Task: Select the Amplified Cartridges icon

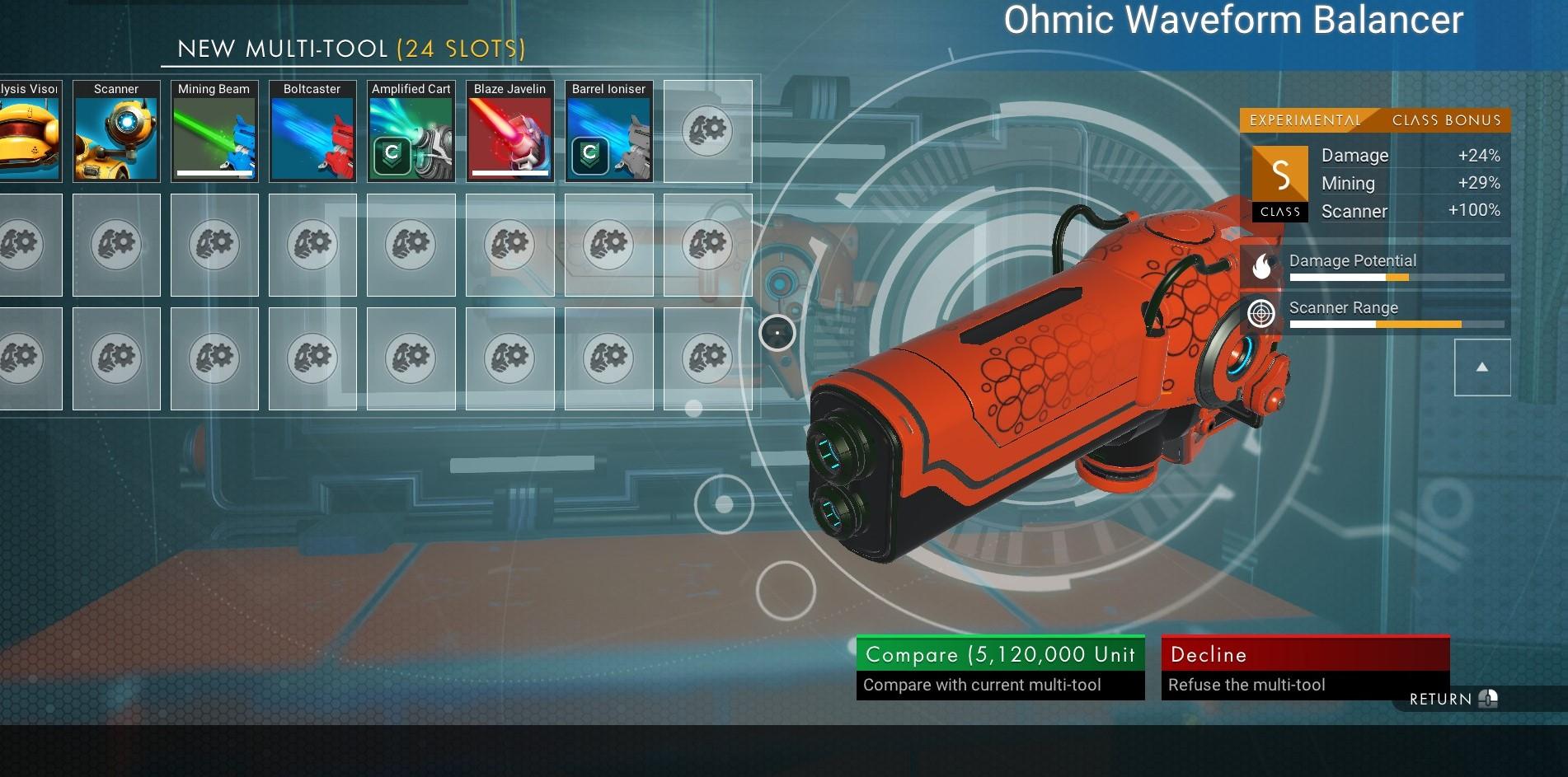Action: tap(410, 132)
